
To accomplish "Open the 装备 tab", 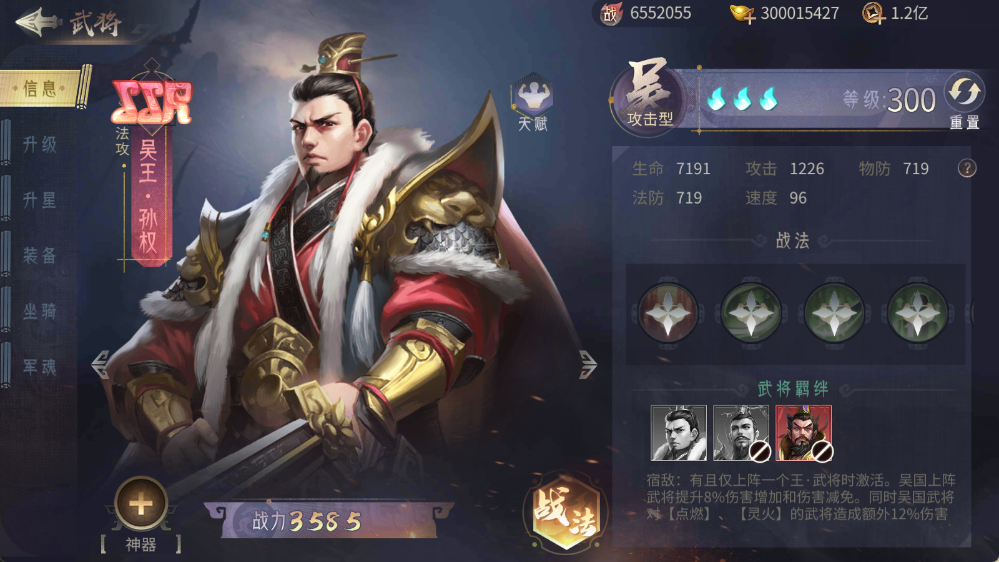I will point(40,256).
